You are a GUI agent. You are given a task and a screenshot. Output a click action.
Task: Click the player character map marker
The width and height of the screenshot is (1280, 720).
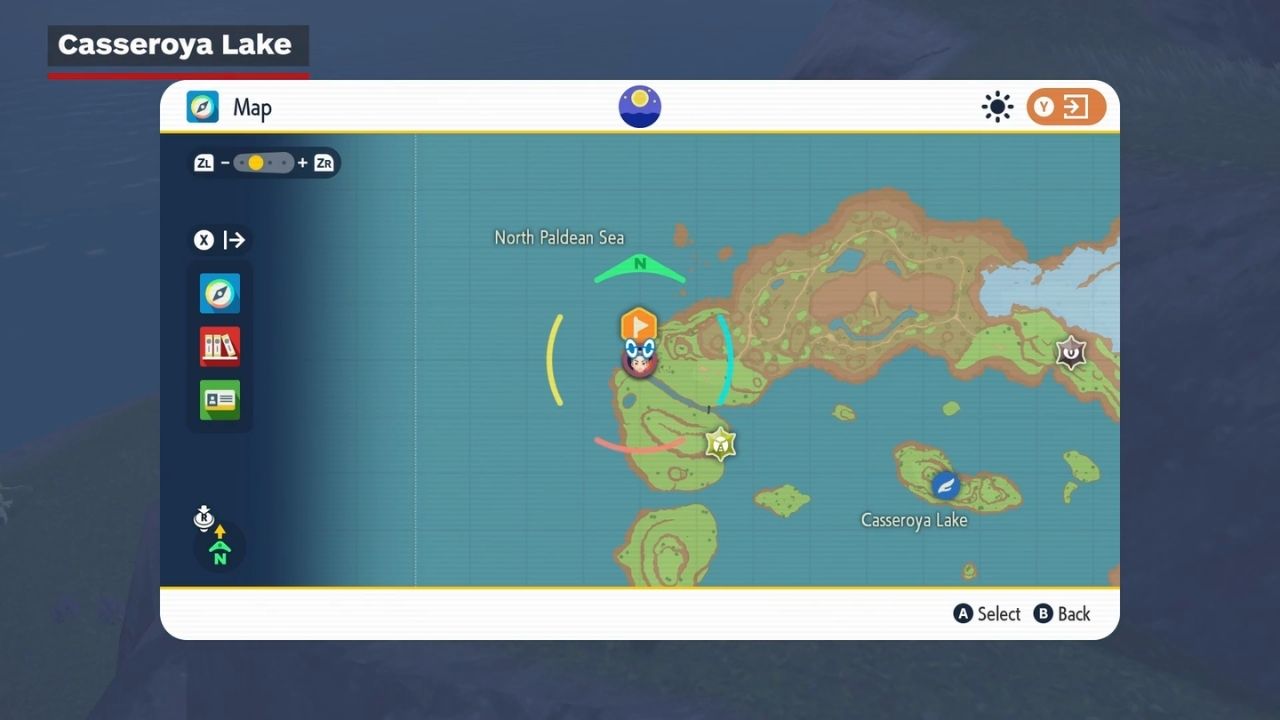(639, 359)
